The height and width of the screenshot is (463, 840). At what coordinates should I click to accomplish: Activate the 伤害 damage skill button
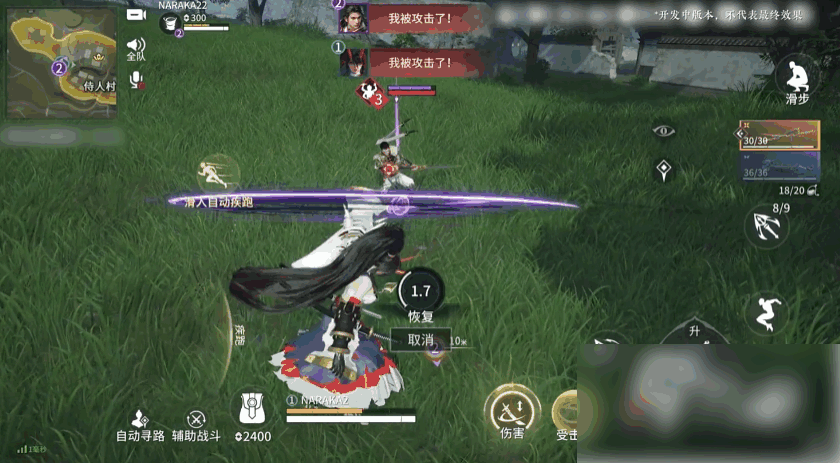point(512,410)
